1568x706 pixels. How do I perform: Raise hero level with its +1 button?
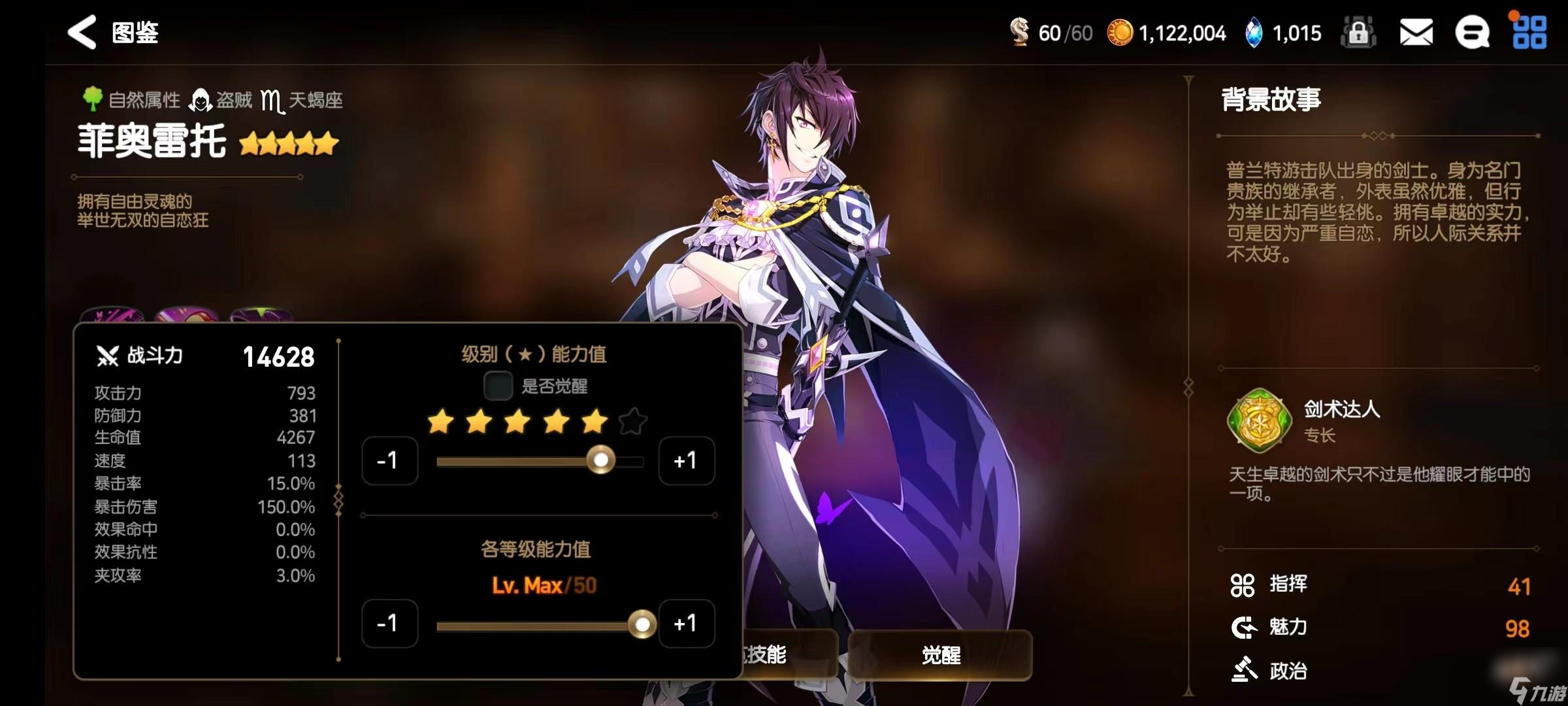pos(686,624)
